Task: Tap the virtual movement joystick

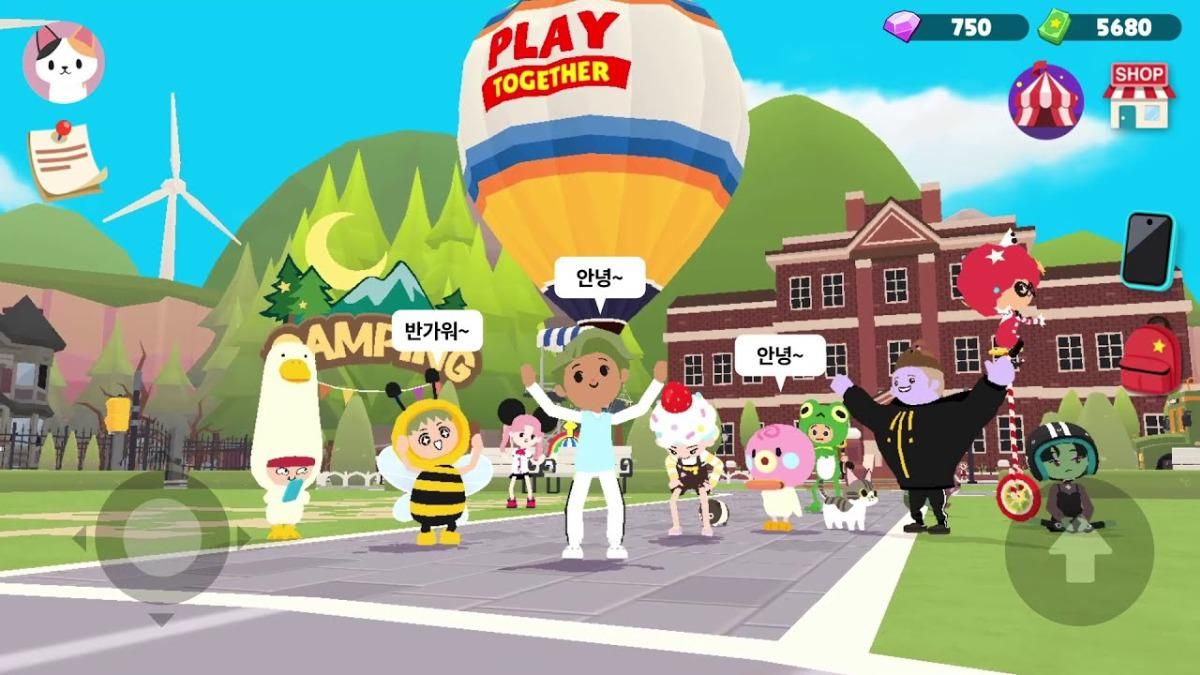Action: [162, 538]
